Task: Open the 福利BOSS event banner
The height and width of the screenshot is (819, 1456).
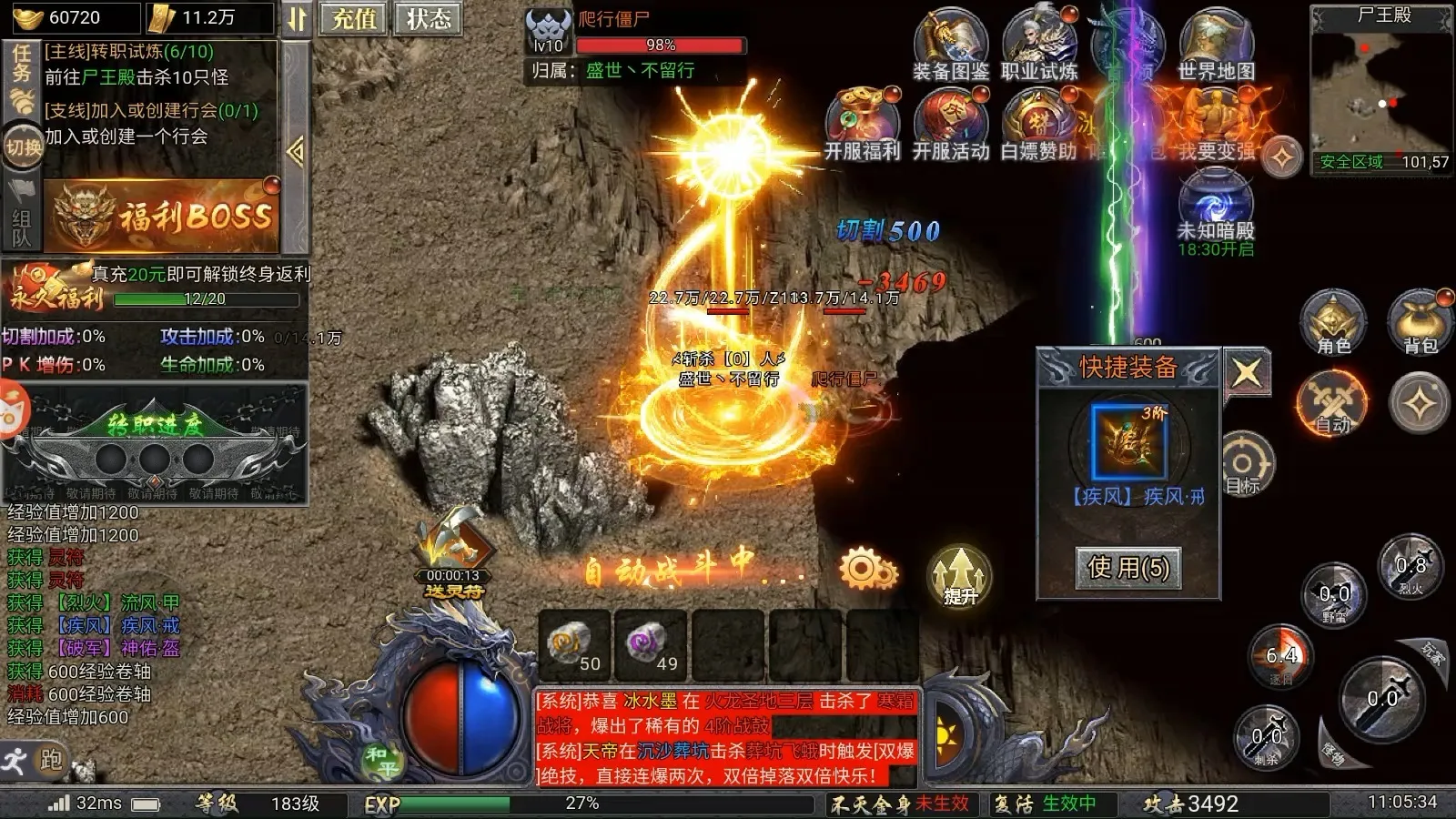Action: coord(164,216)
